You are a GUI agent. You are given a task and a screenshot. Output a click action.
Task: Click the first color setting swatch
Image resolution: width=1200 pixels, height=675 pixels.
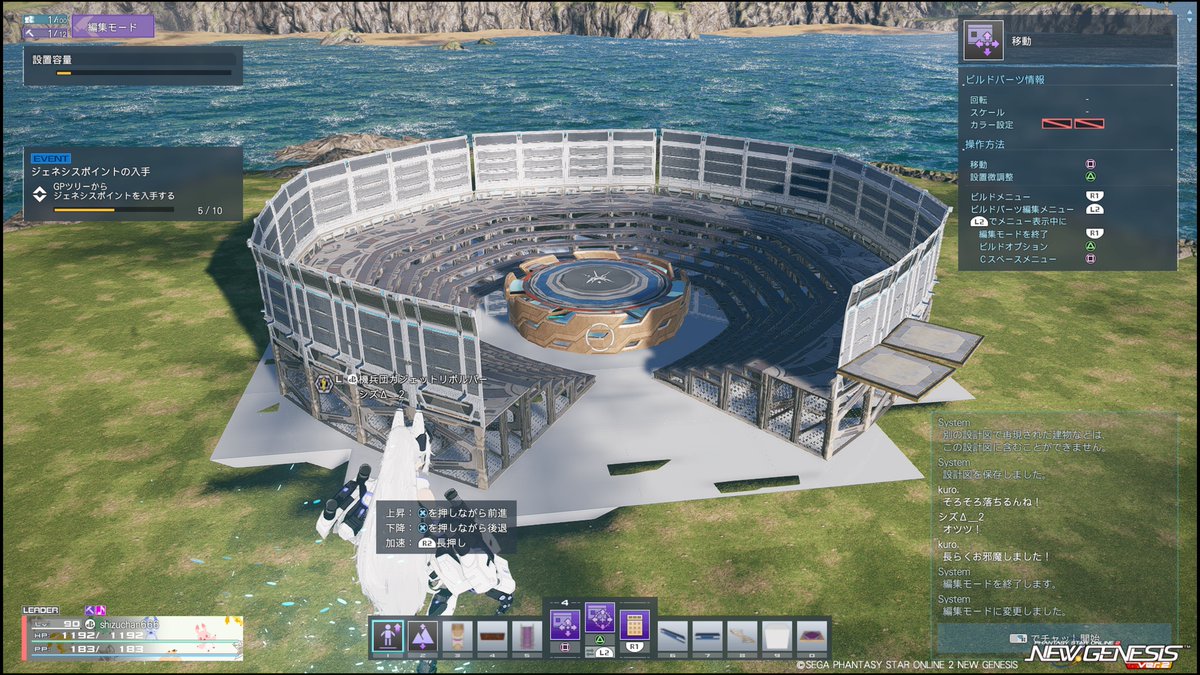(x=1057, y=124)
